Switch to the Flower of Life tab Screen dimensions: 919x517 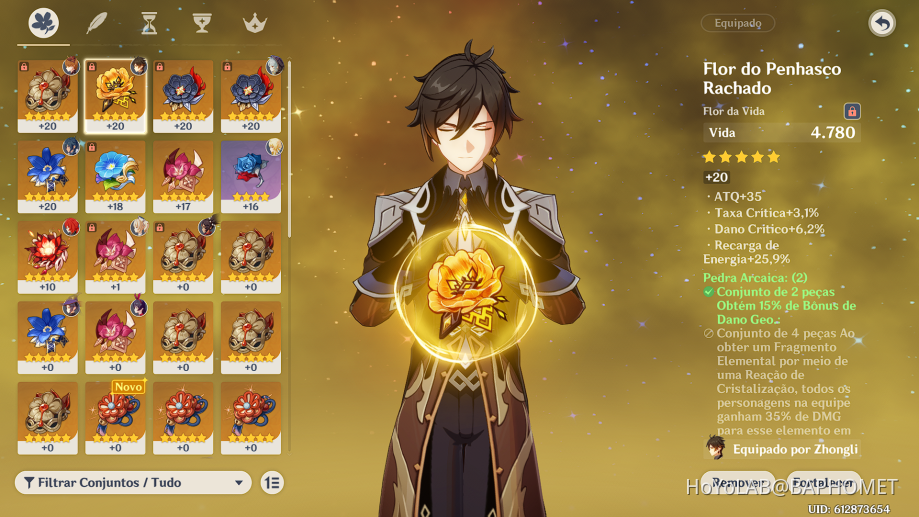click(x=43, y=23)
